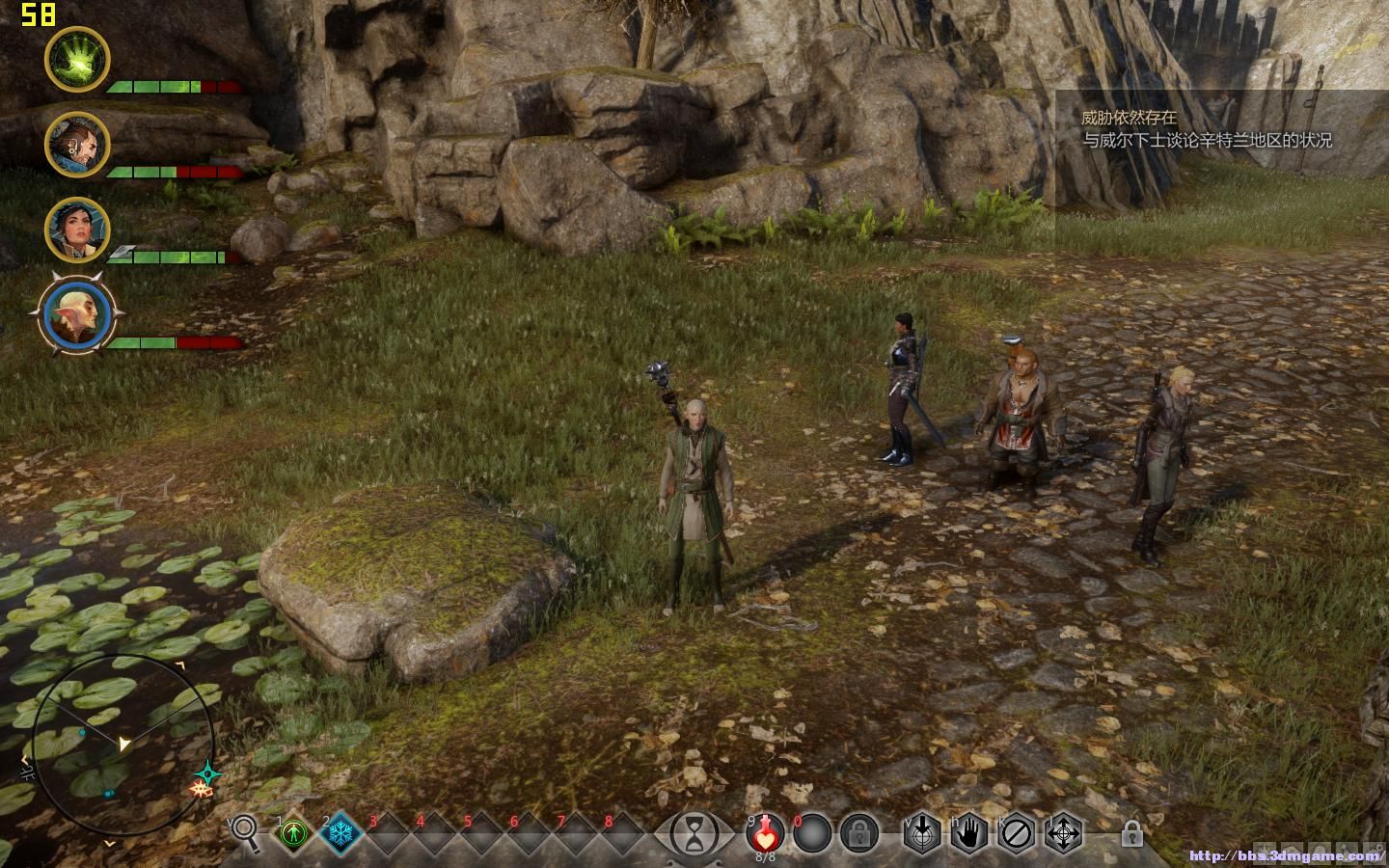Issue the open hand hold command
1389x868 pixels.
tap(969, 832)
